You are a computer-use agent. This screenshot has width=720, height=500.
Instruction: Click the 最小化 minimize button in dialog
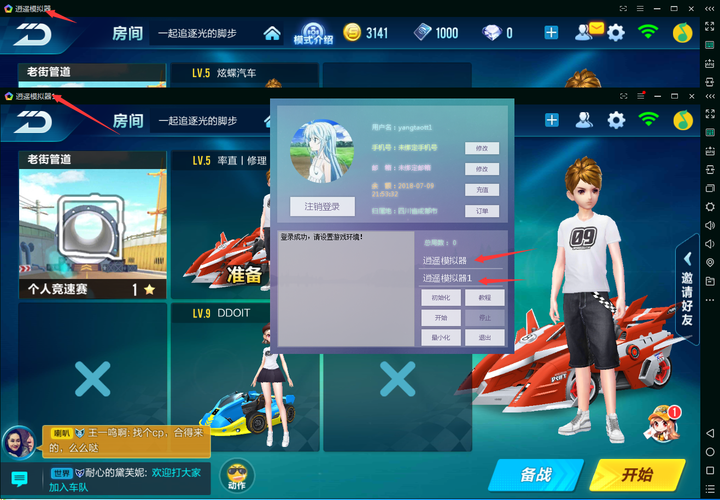tap(441, 337)
